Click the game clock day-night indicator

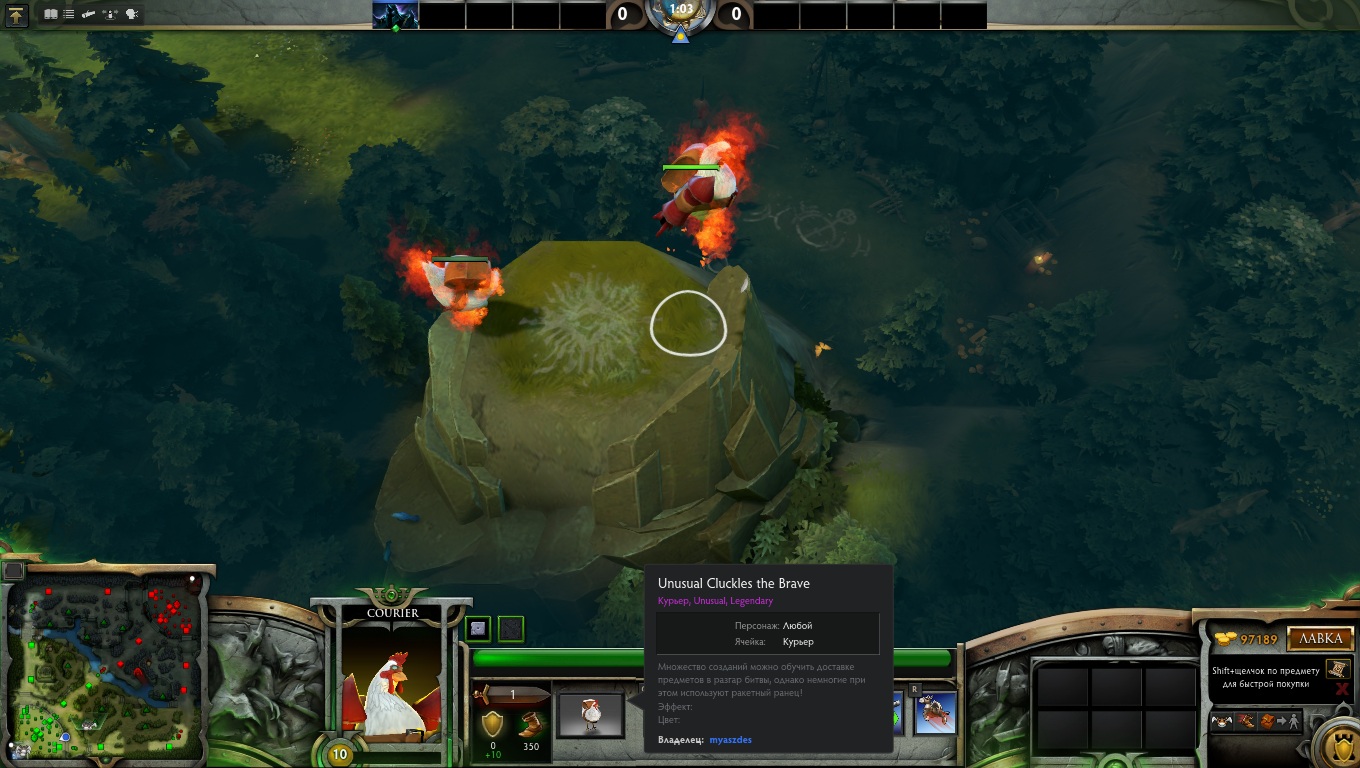click(x=681, y=14)
